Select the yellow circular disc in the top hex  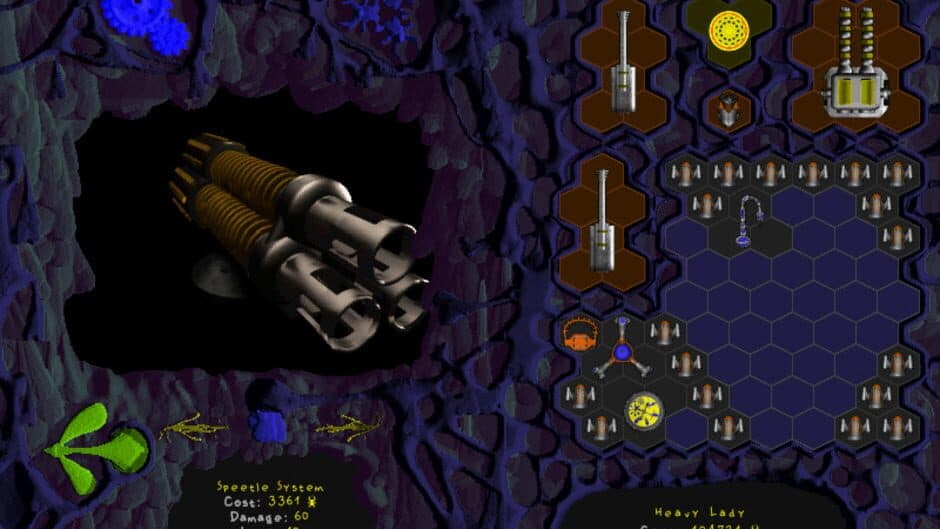point(729,31)
